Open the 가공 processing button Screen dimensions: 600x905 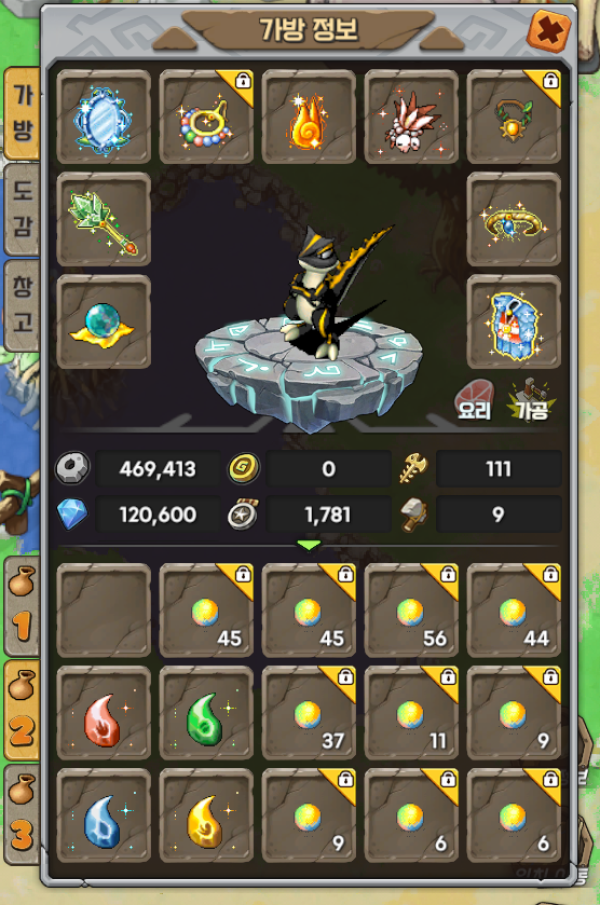(531, 400)
